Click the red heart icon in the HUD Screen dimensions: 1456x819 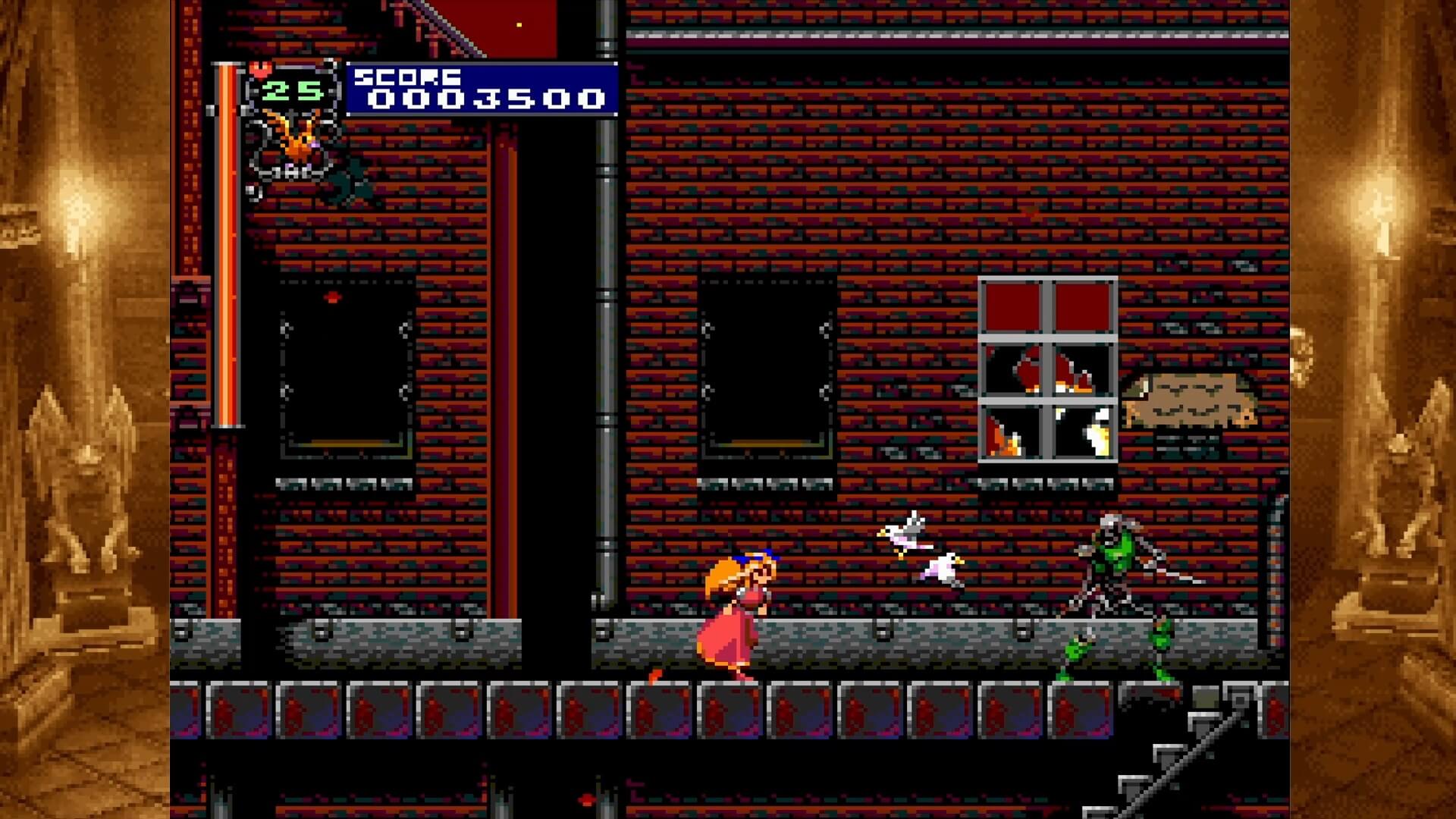[x=261, y=70]
